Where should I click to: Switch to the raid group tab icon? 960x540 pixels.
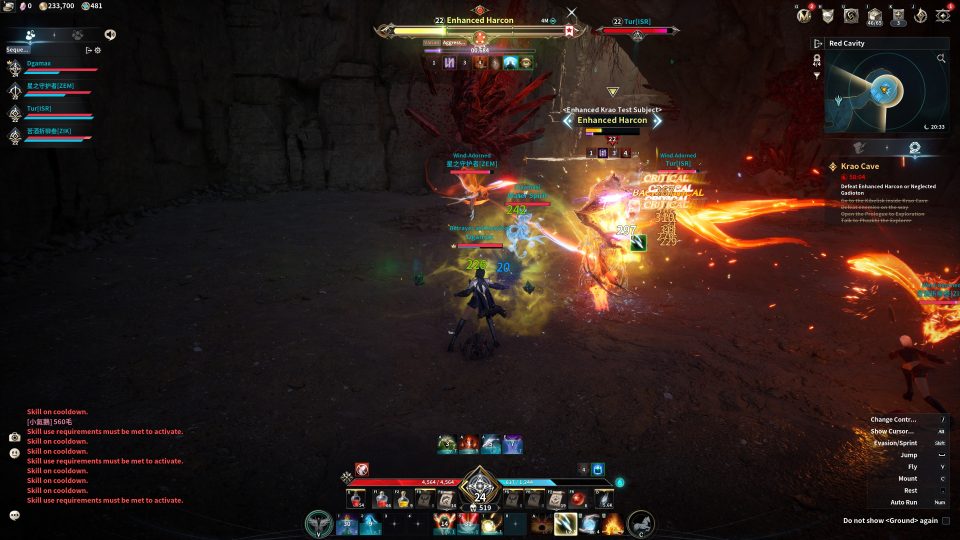79,34
